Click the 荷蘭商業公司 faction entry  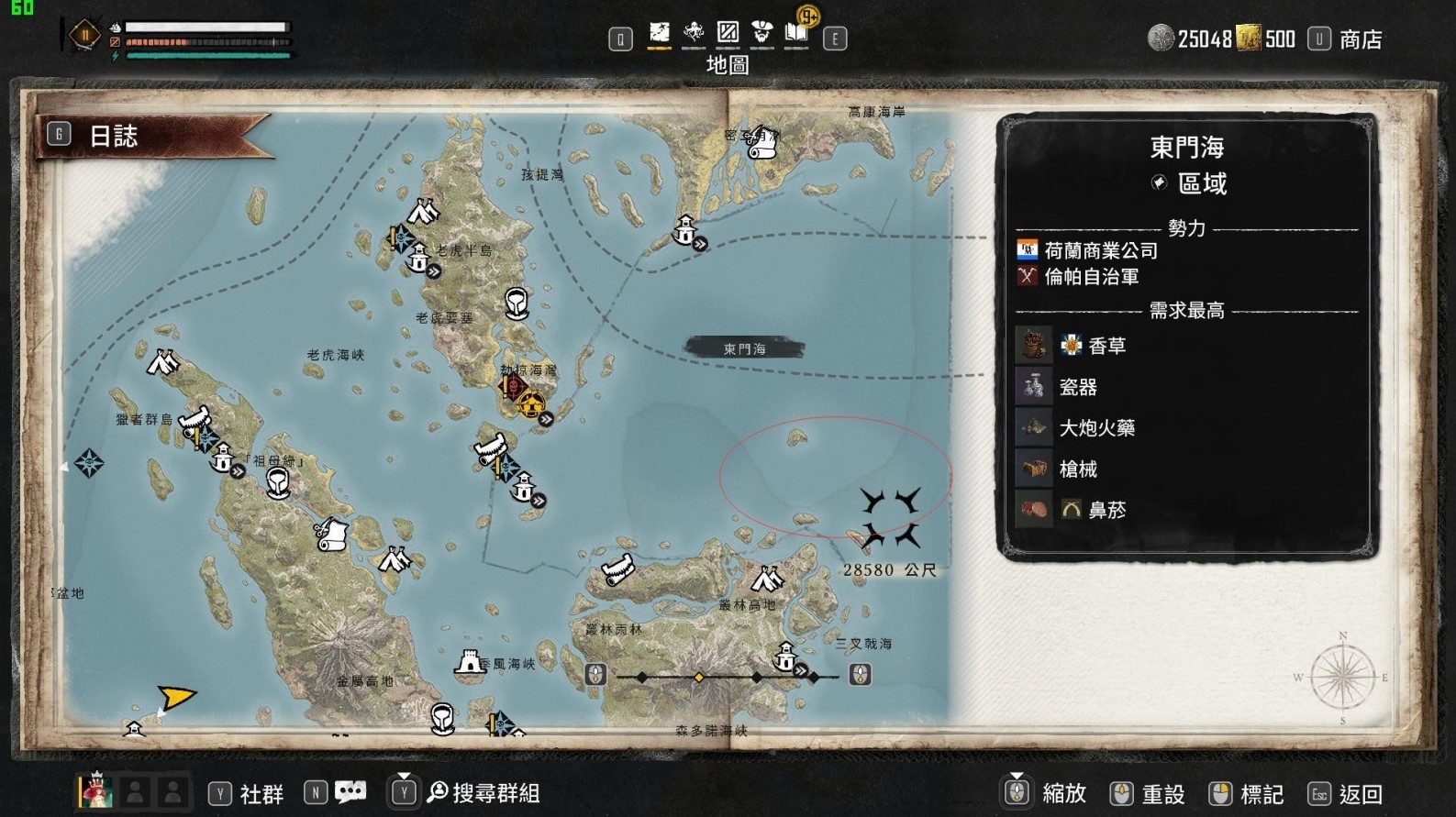coord(1100,250)
